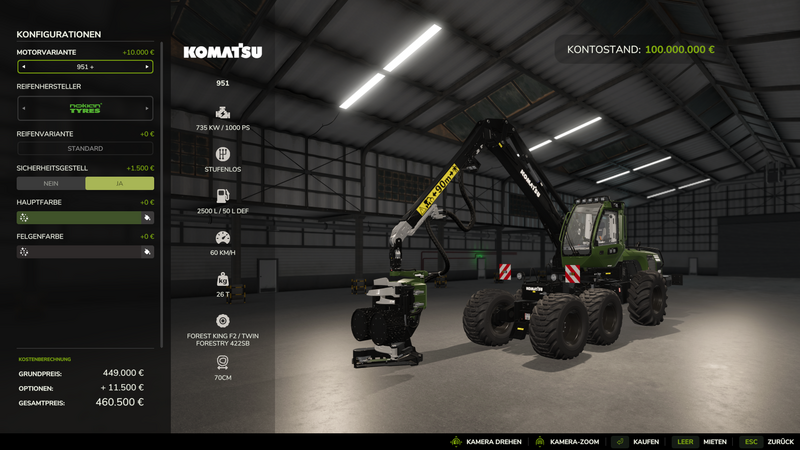This screenshot has width=800, height=450.
Task: Click the Felgenfarbe paint bucket icon
Action: pyautogui.click(x=147, y=252)
